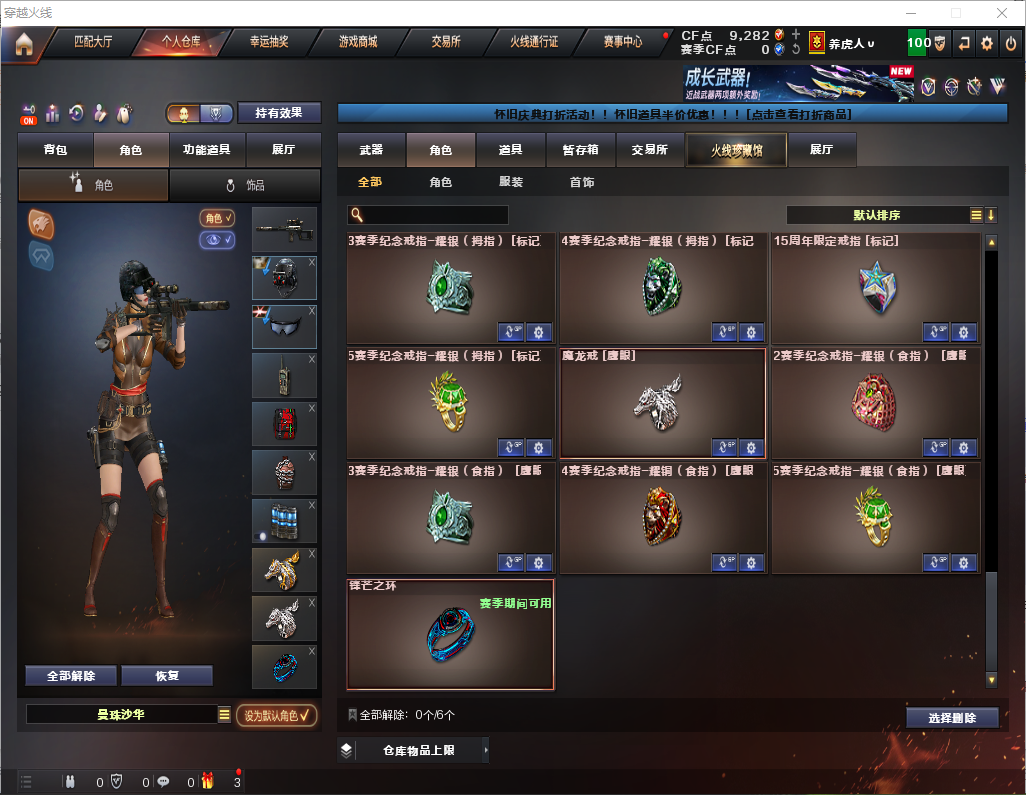
Task: Open the 武器 weapons warehouse tab
Action: pyautogui.click(x=371, y=150)
